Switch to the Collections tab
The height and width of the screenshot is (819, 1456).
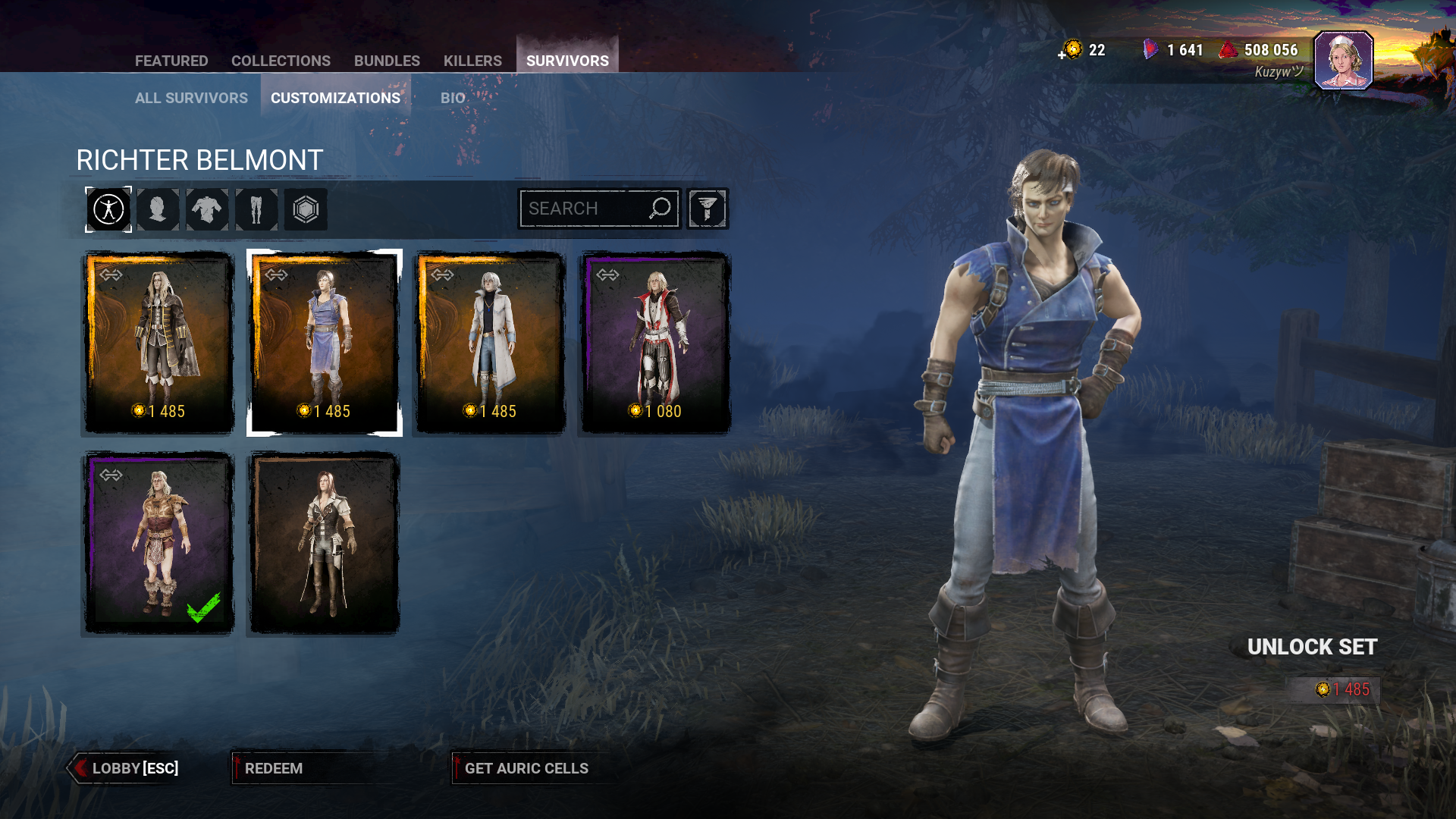click(x=281, y=61)
